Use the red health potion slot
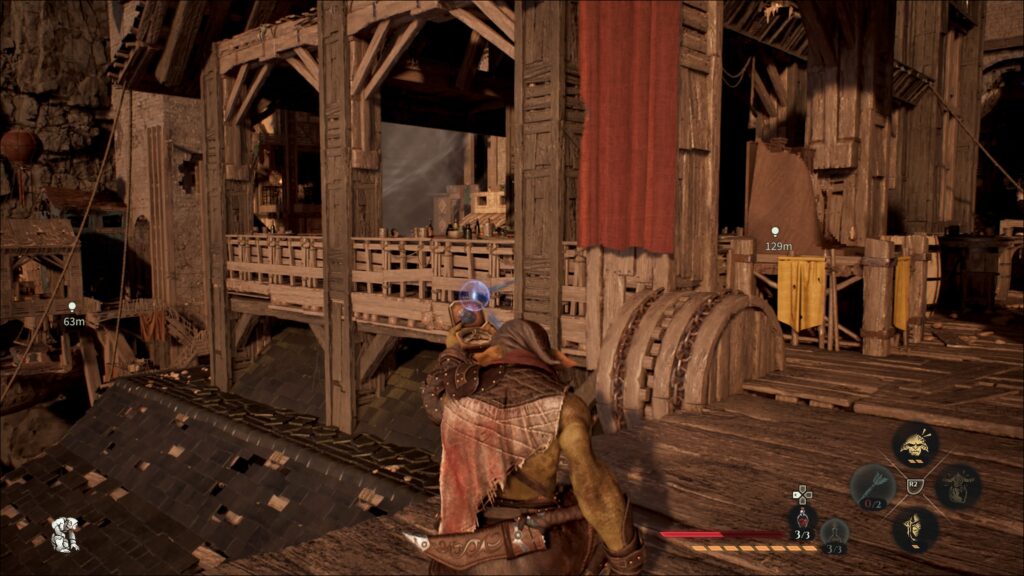 pyautogui.click(x=801, y=519)
